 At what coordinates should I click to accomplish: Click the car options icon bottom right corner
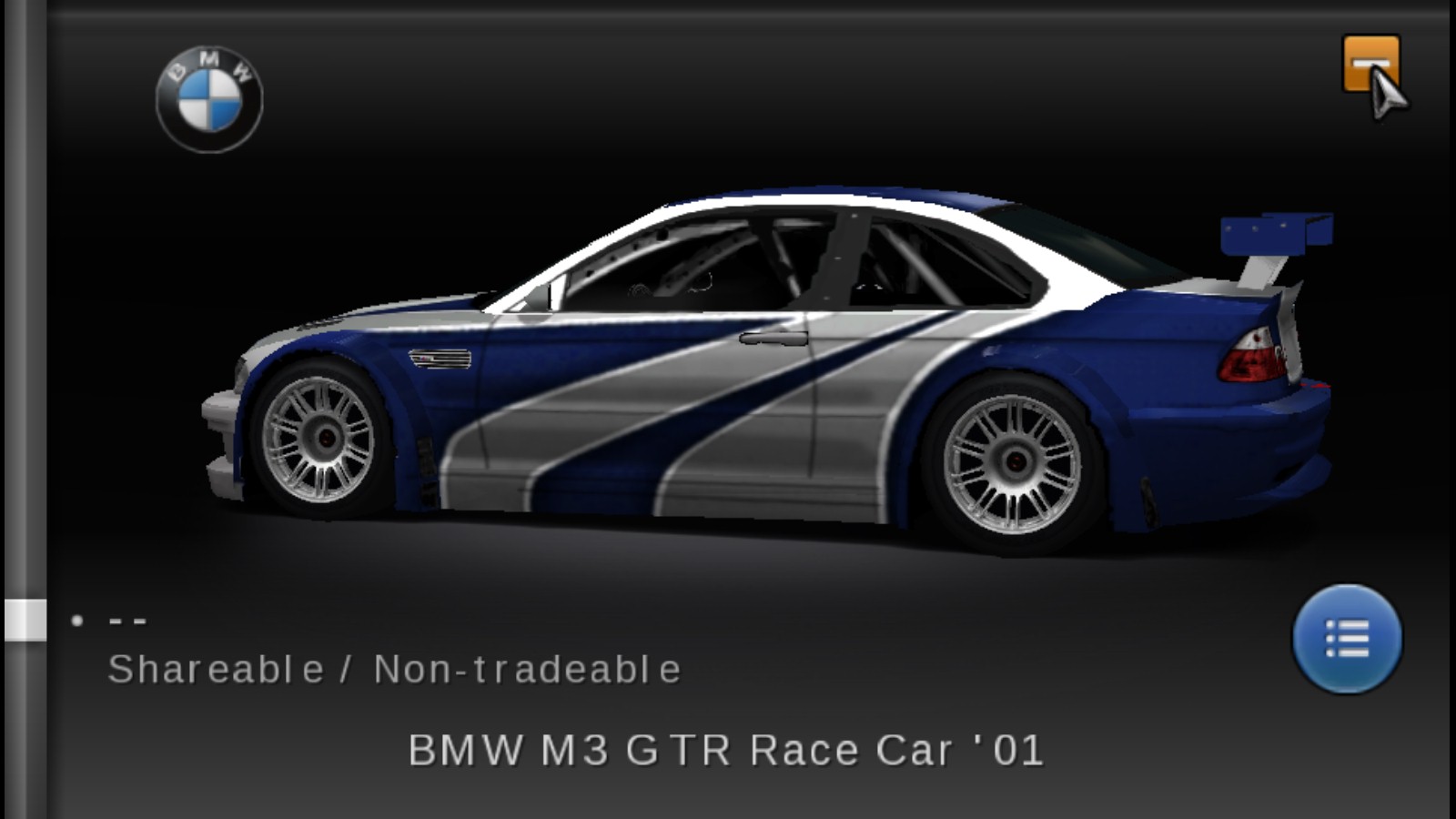1350,640
